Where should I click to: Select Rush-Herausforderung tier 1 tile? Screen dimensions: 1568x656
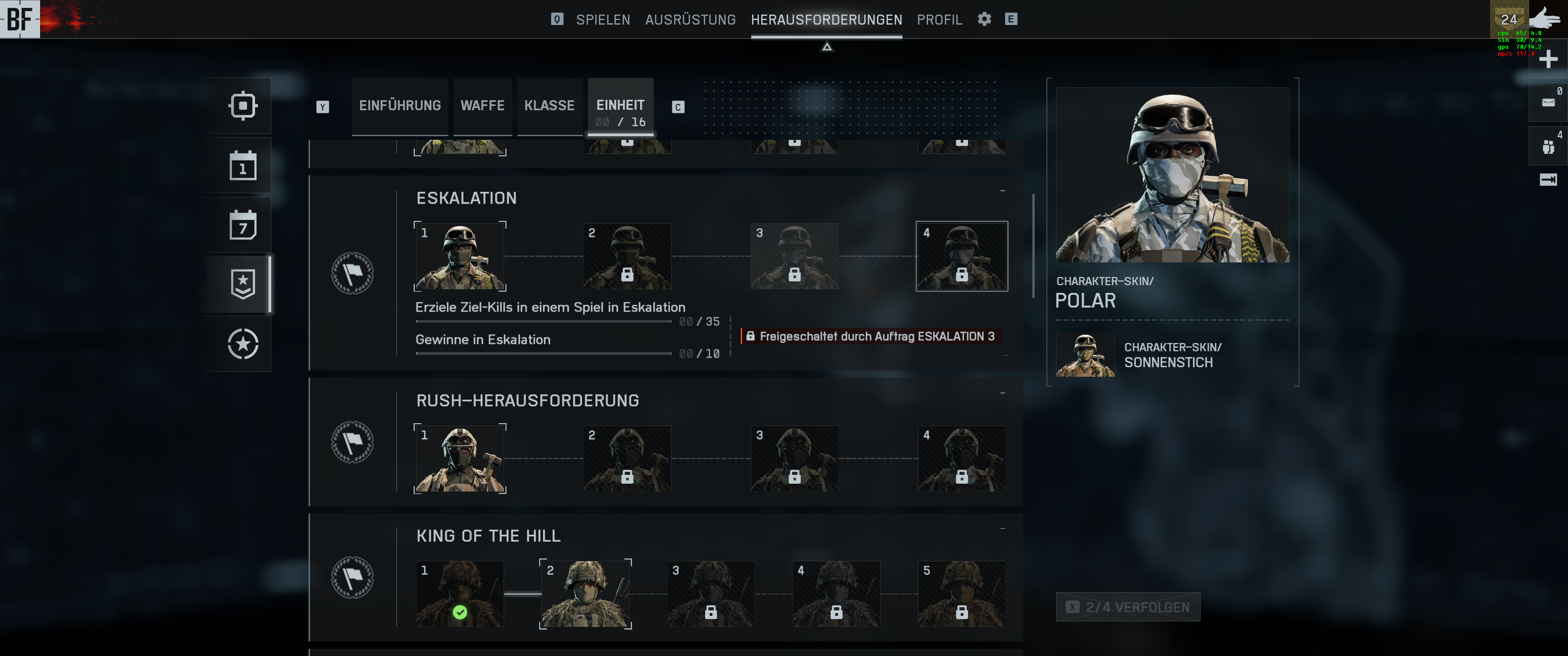tap(459, 458)
